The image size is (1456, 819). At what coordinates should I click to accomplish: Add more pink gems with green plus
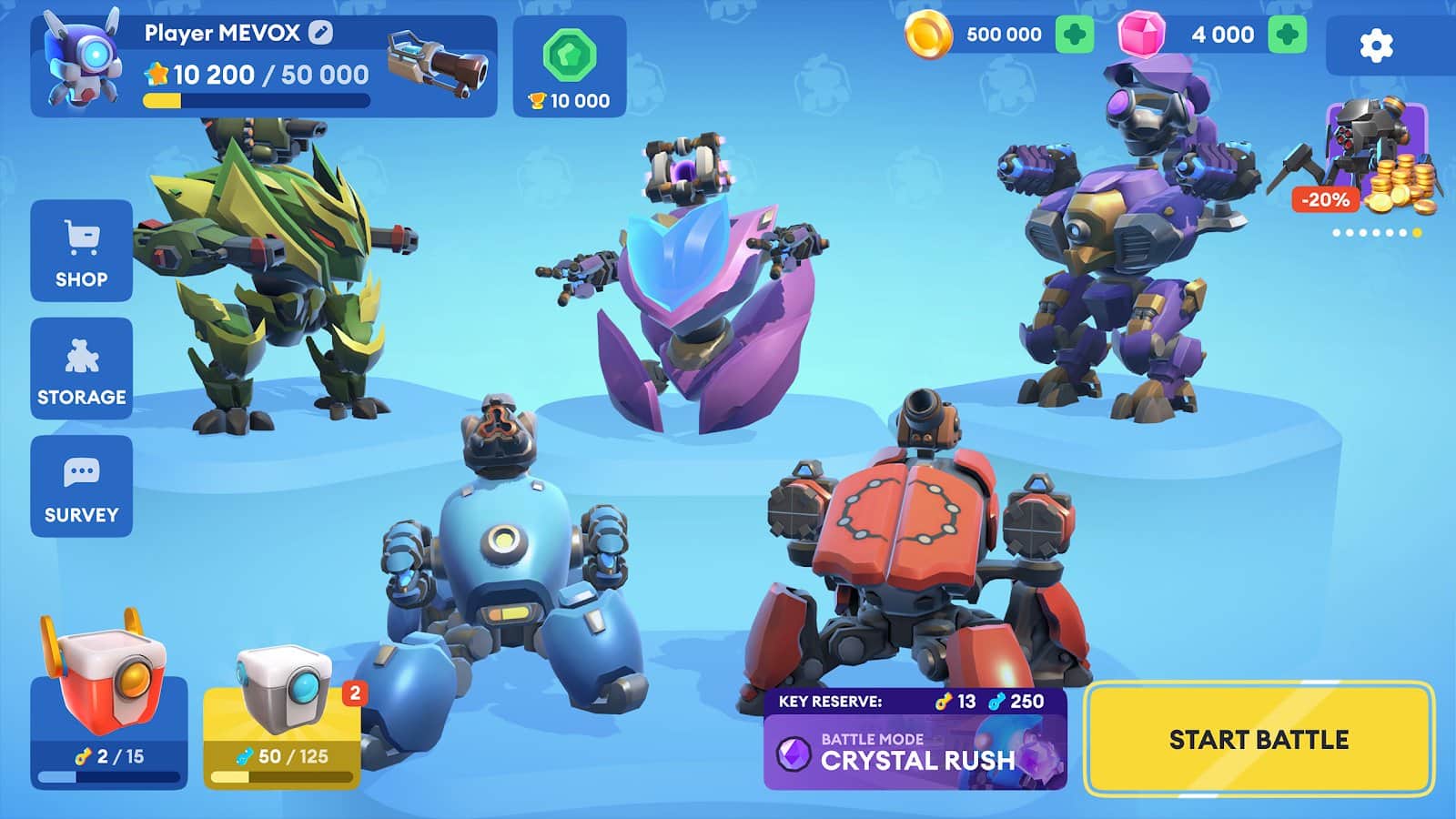click(x=1287, y=35)
